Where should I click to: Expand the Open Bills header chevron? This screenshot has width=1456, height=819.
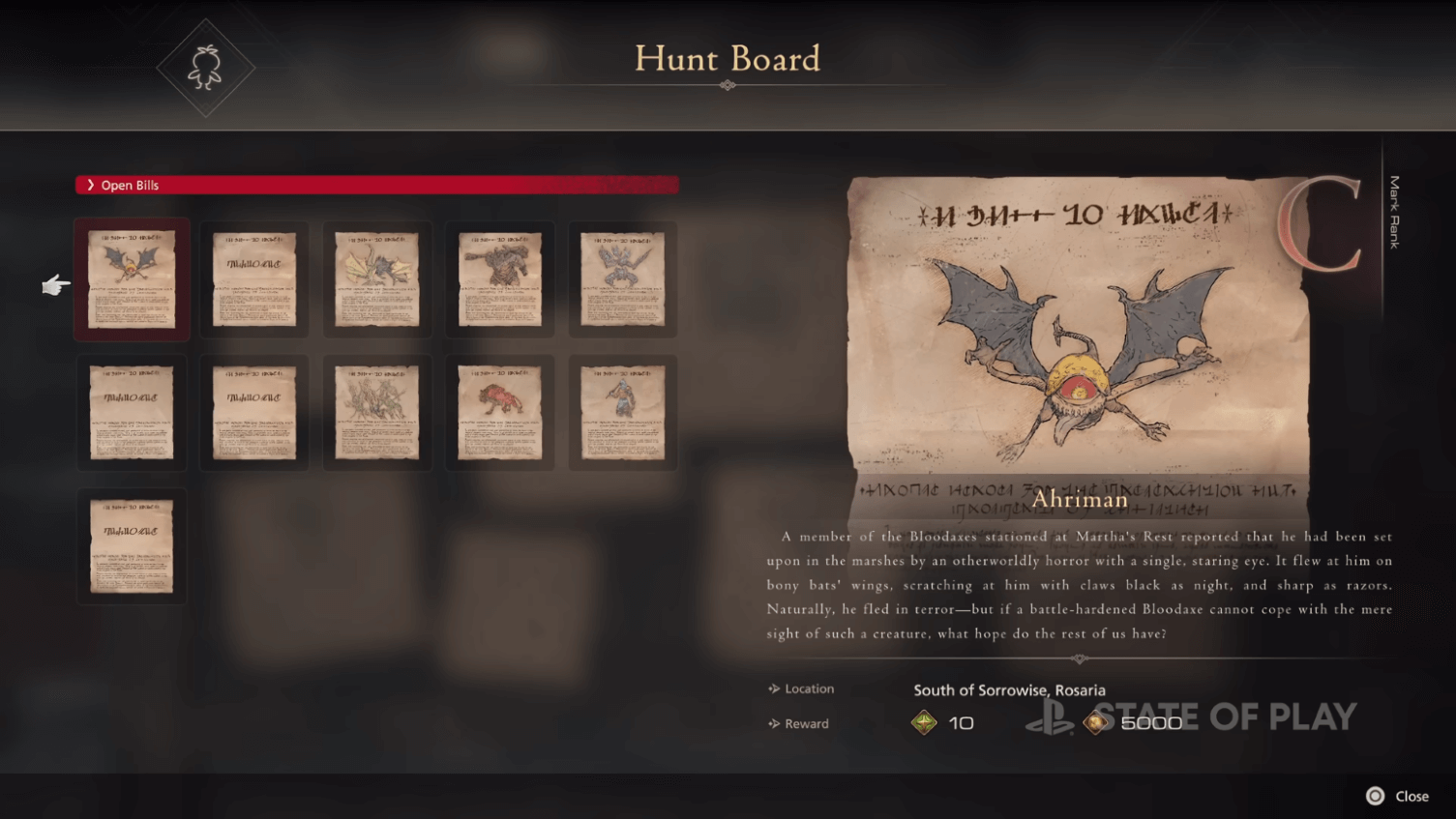tap(91, 185)
